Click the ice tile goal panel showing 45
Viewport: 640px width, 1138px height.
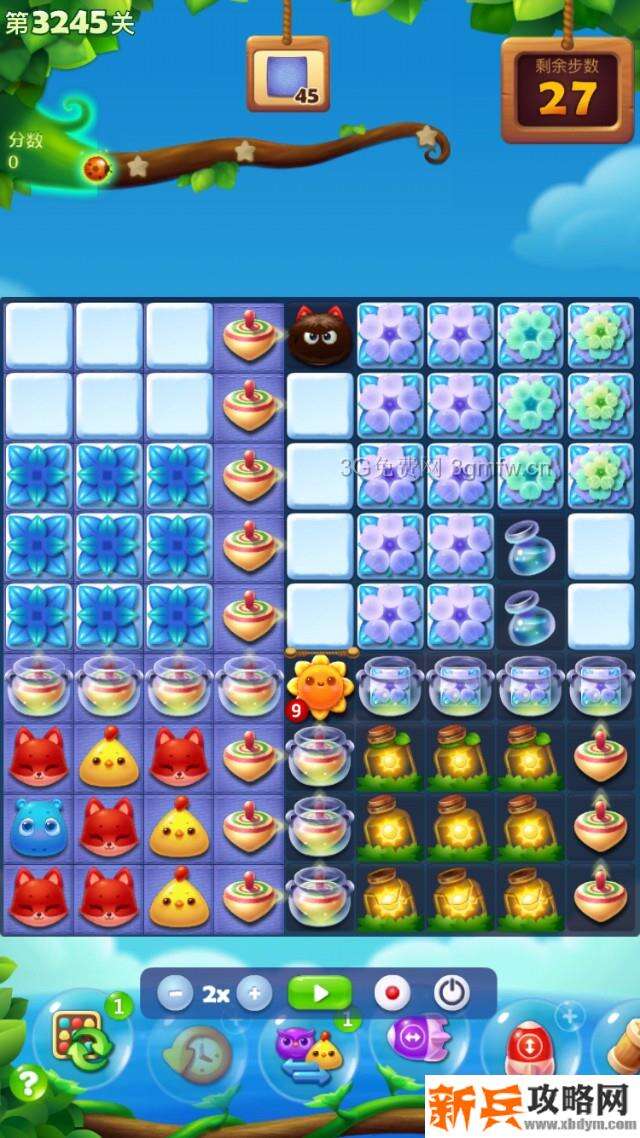pyautogui.click(x=288, y=76)
